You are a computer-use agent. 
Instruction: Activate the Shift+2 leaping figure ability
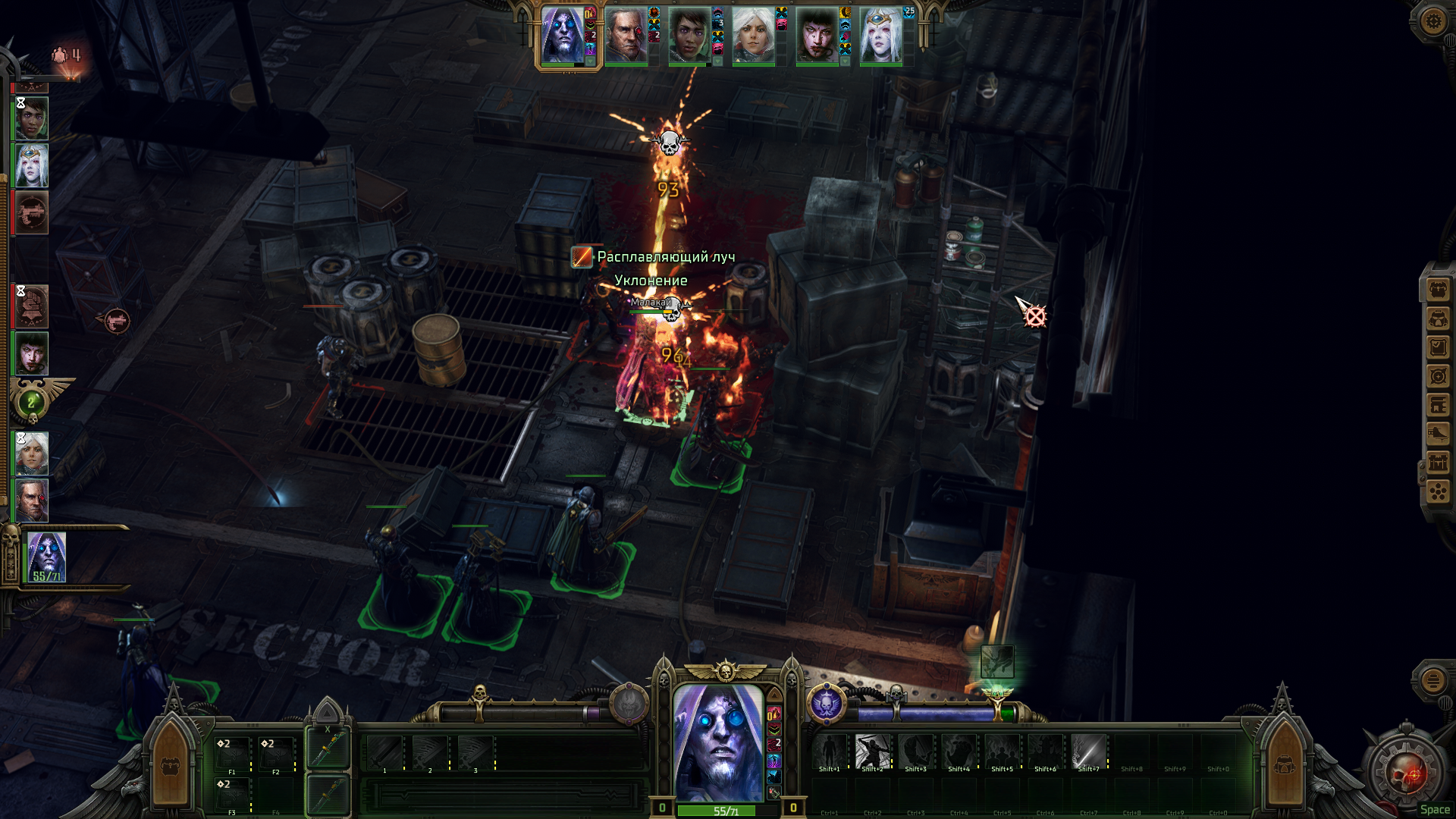(873, 752)
